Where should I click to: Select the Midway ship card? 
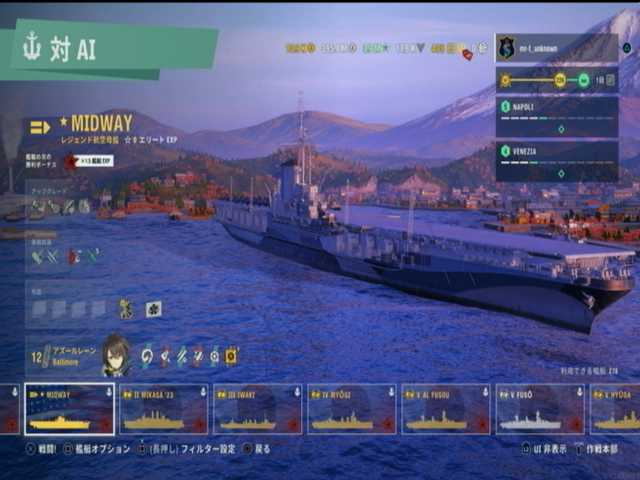pyautogui.click(x=69, y=409)
